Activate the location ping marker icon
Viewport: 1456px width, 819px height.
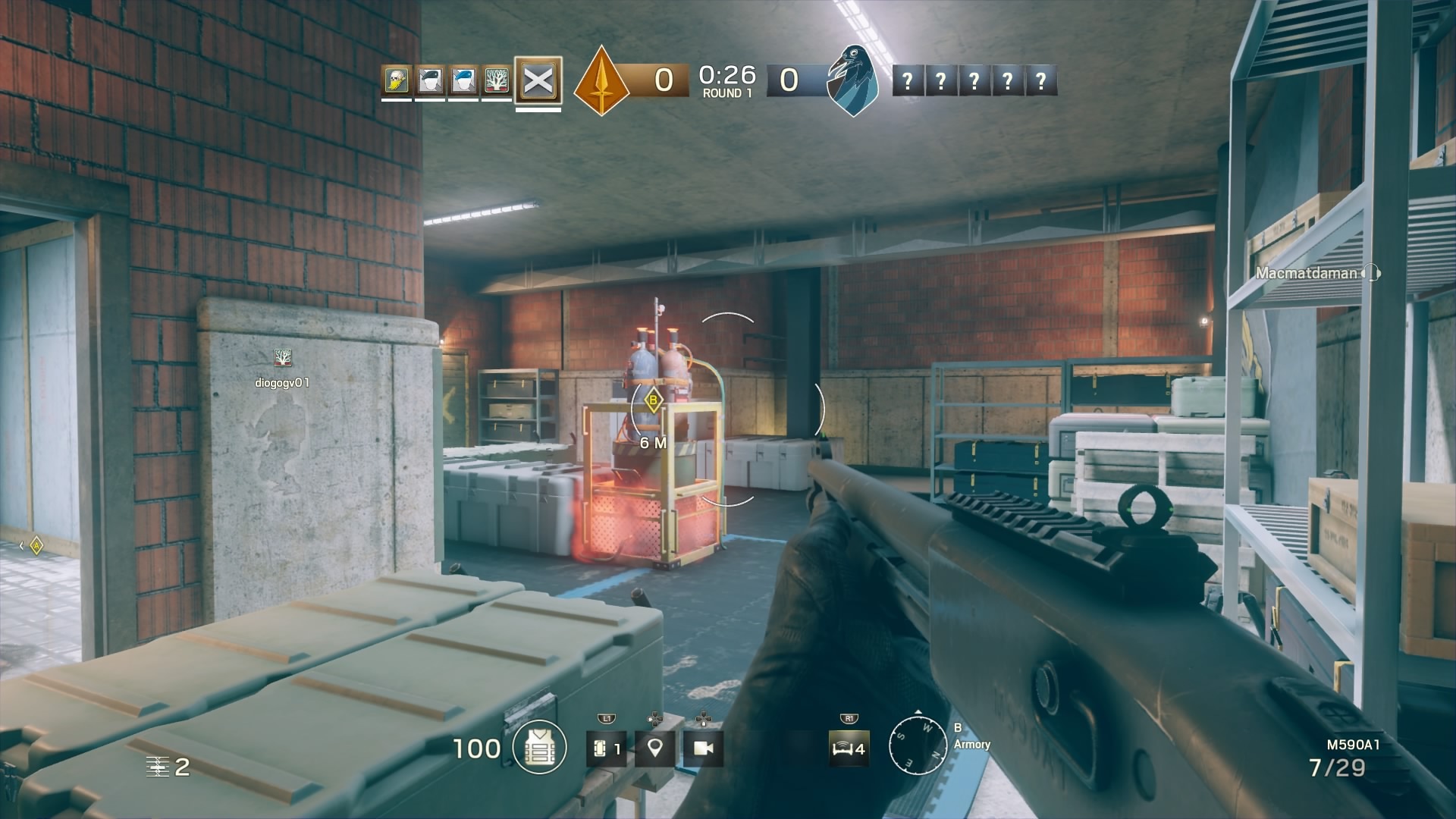(x=655, y=748)
